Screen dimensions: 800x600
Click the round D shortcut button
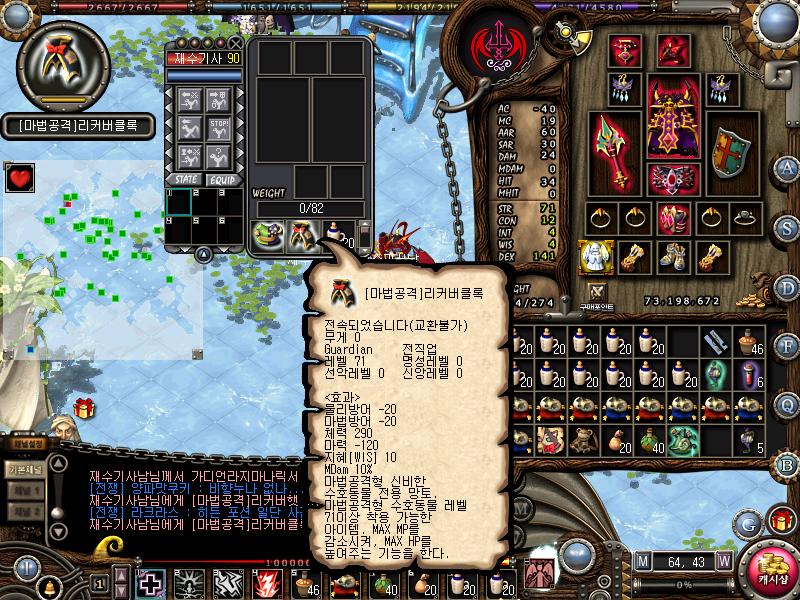787,286
